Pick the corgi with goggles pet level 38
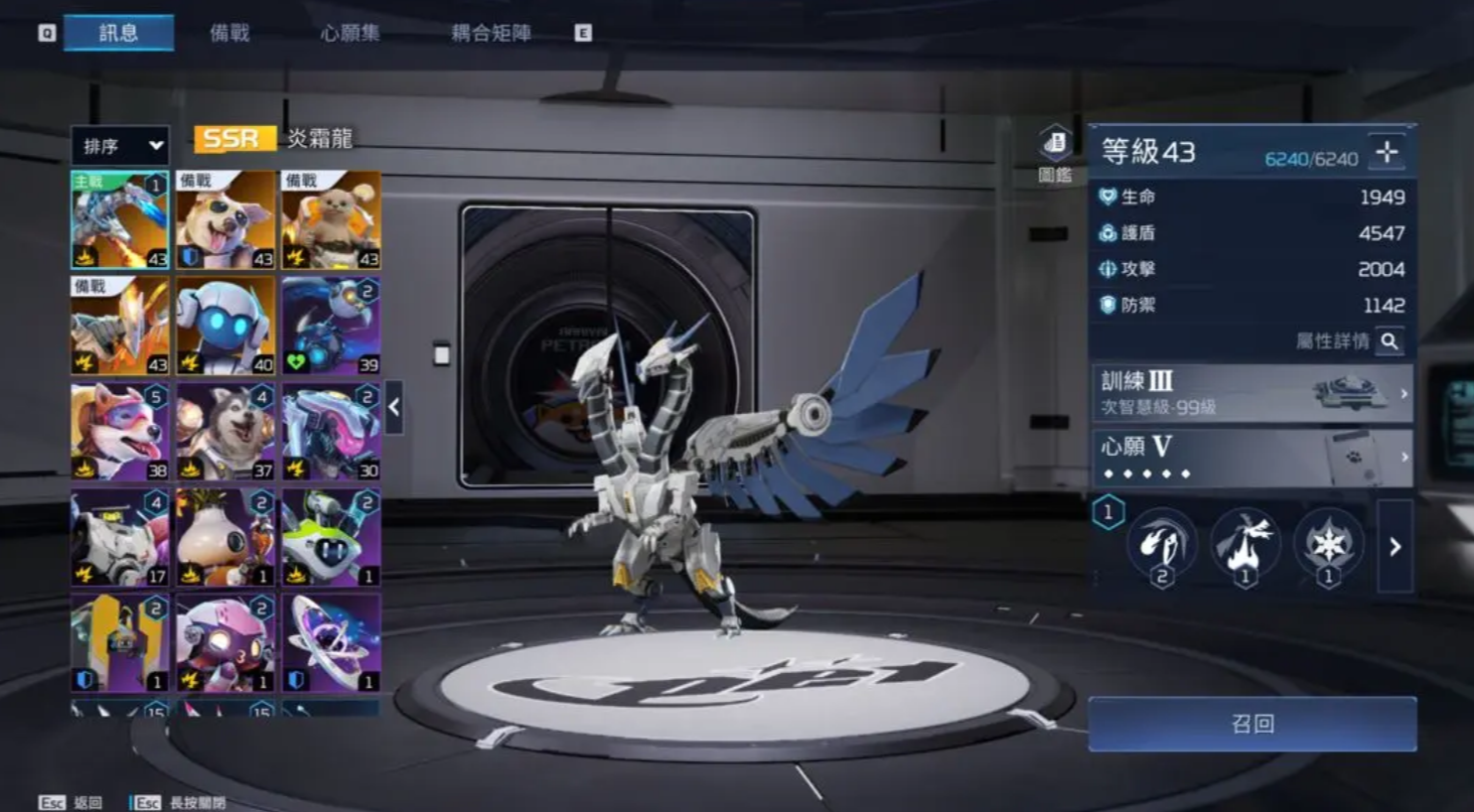Viewport: 1474px width, 812px height. [x=120, y=432]
